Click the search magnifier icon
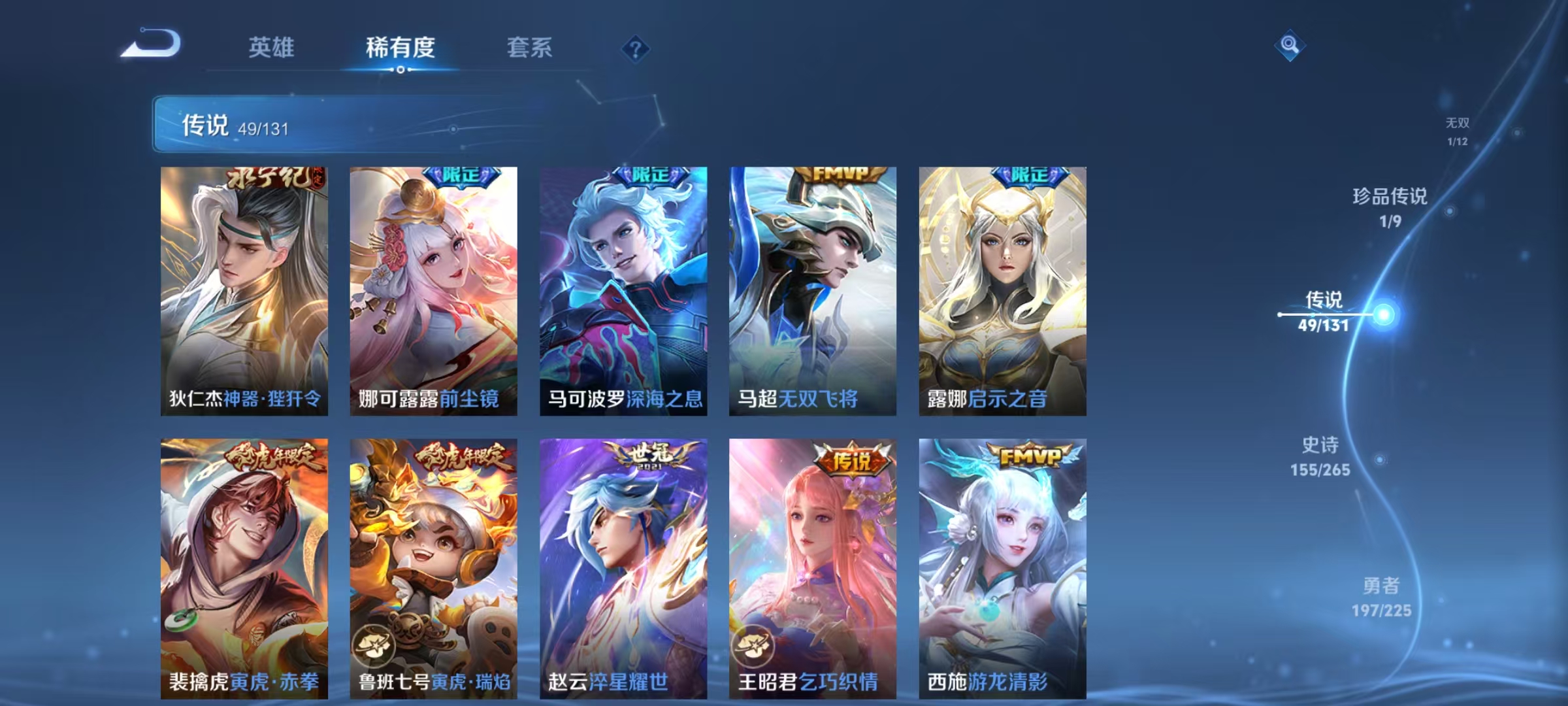This screenshot has width=1568, height=706. coord(1290,44)
